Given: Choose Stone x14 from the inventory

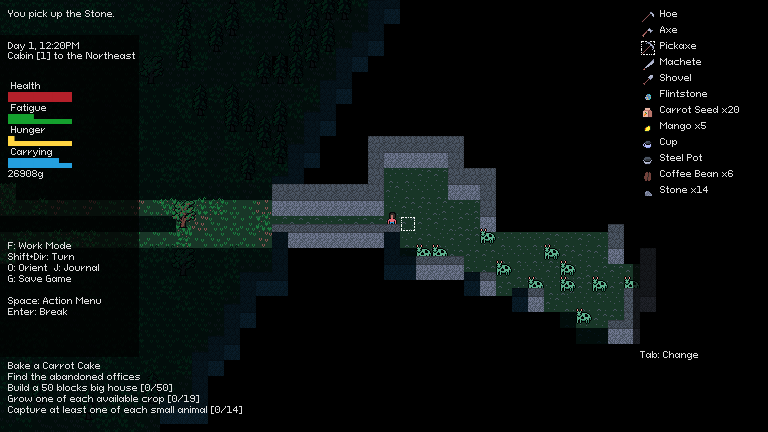Looking at the screenshot, I should click(x=683, y=190).
